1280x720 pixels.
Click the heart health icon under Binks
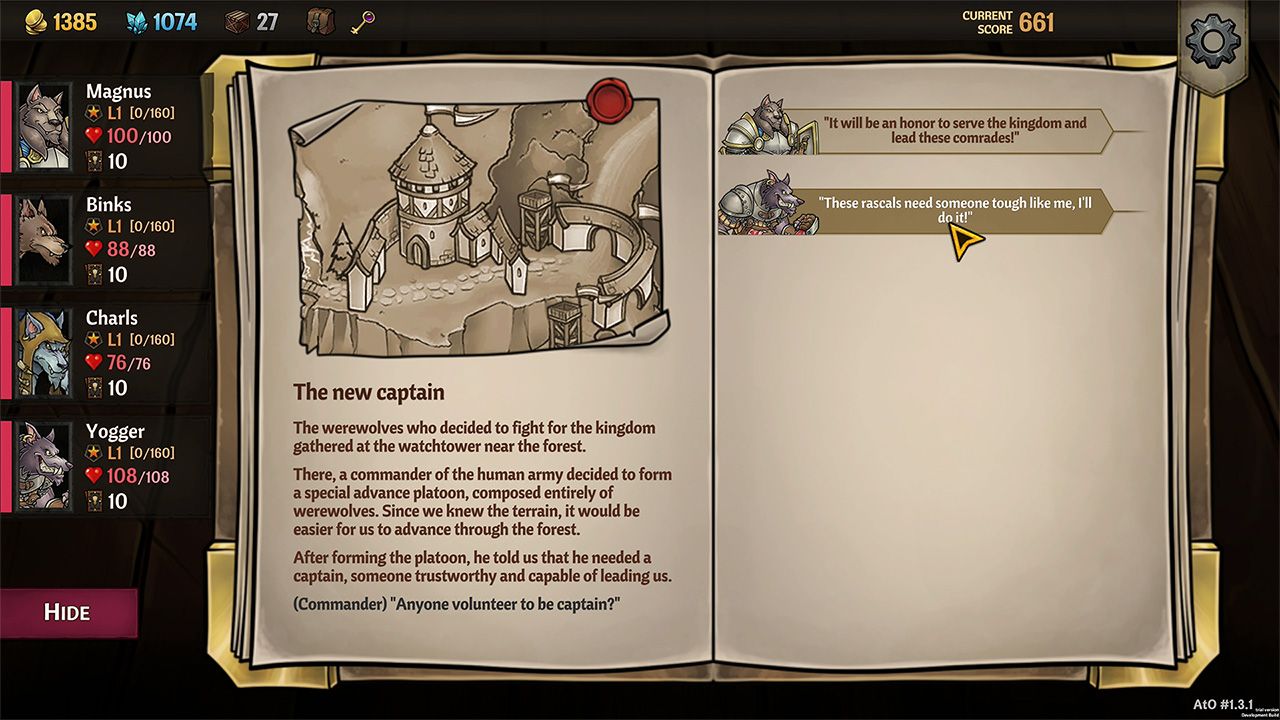coord(92,248)
